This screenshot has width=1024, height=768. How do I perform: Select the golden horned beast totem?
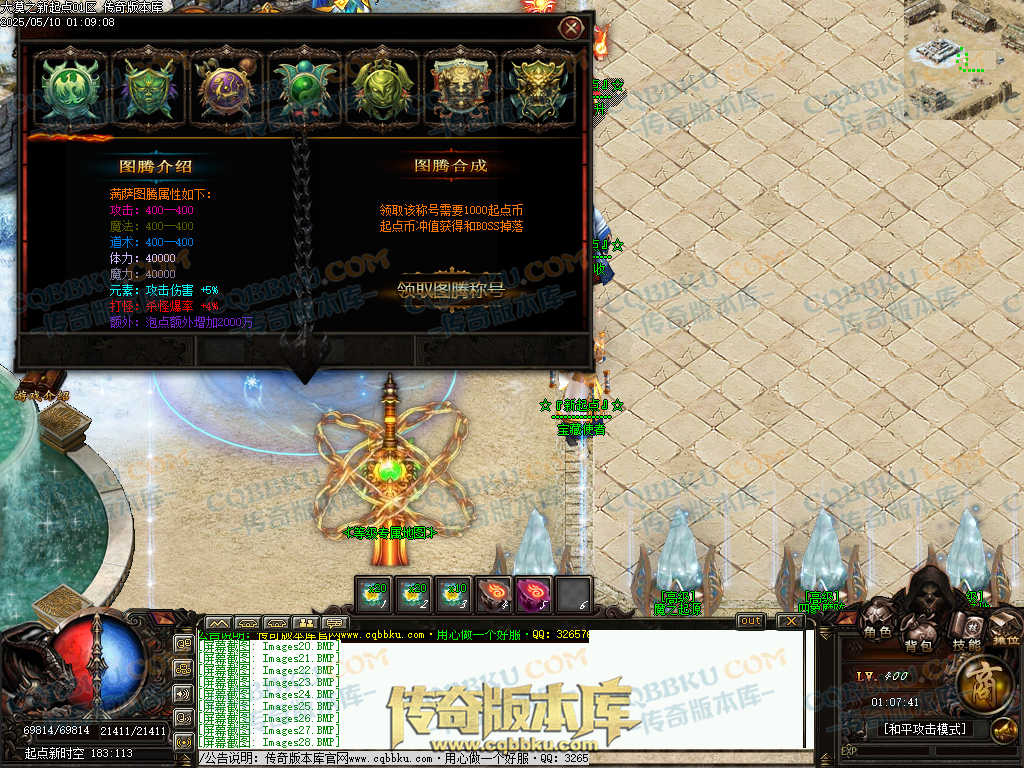[x=538, y=88]
